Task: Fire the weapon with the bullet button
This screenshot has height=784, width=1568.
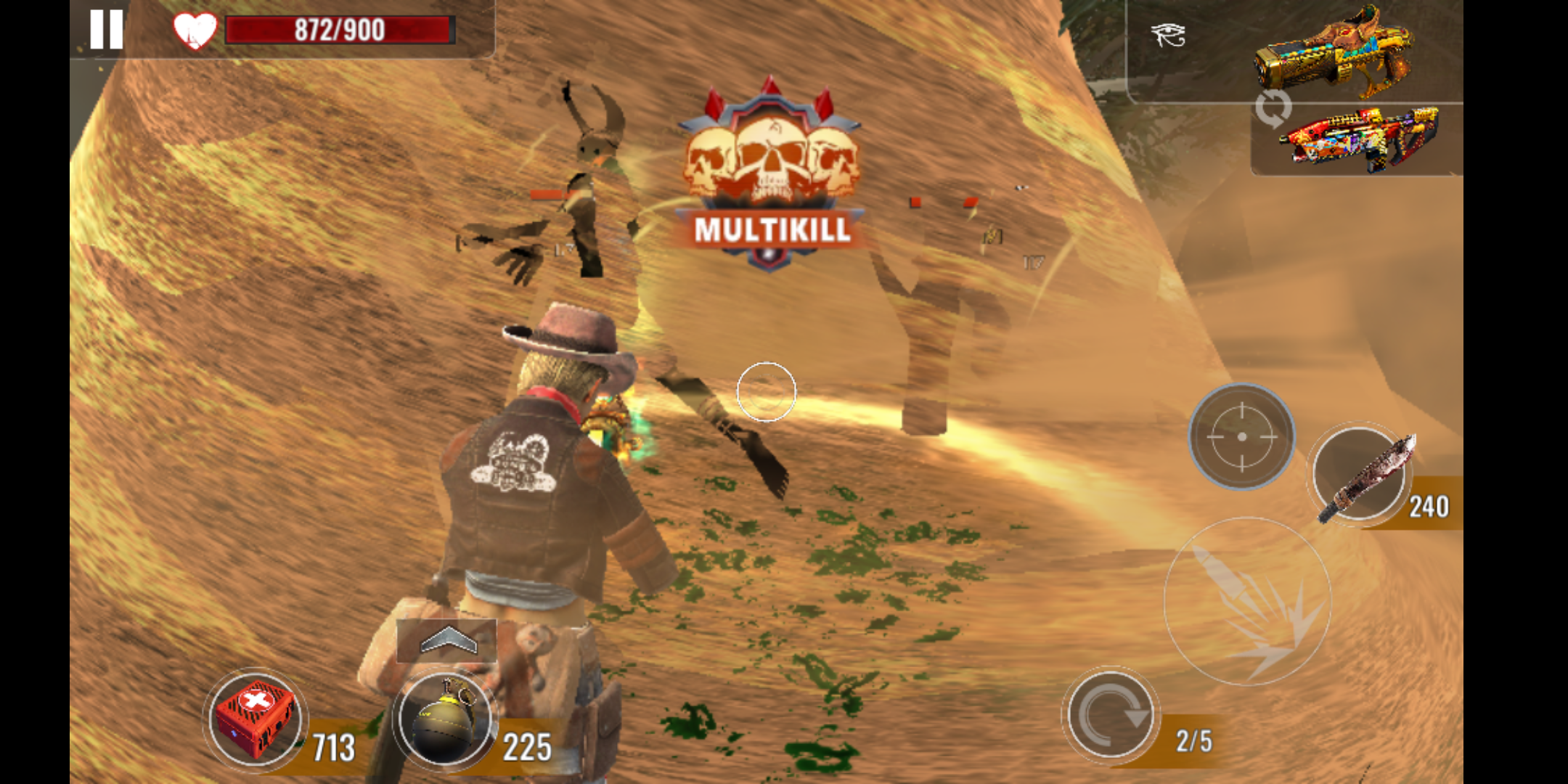Action: (1248, 601)
